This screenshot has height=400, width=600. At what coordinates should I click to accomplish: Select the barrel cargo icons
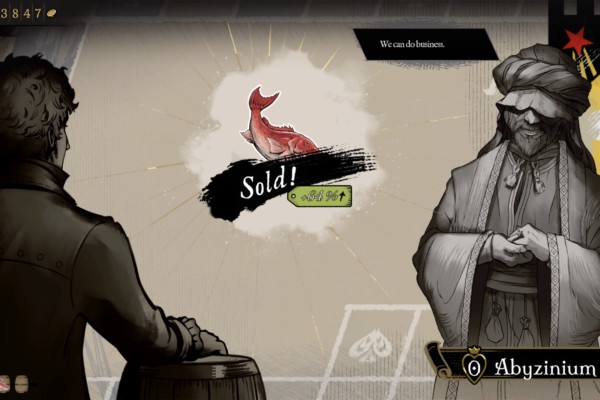coord(14,384)
